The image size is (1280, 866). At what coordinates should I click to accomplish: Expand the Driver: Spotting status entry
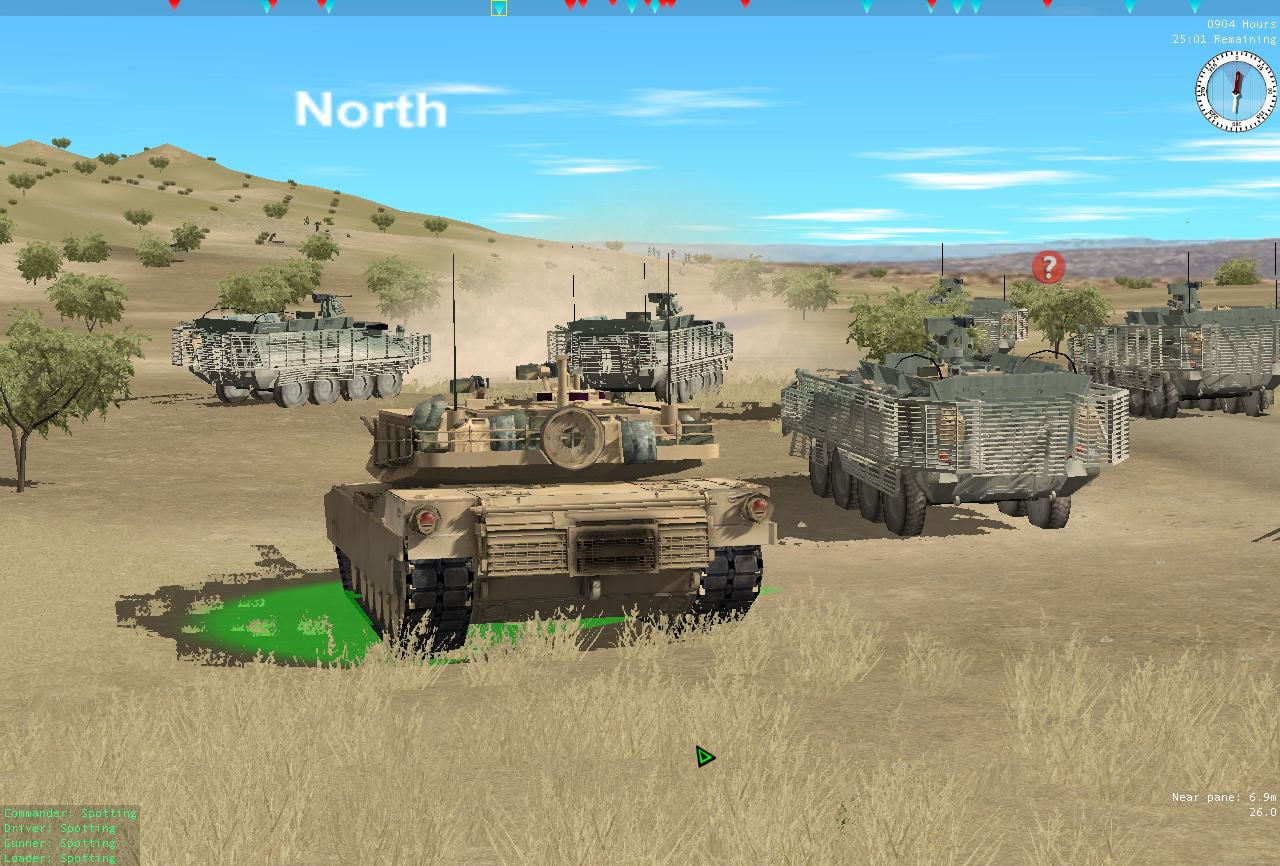58,829
